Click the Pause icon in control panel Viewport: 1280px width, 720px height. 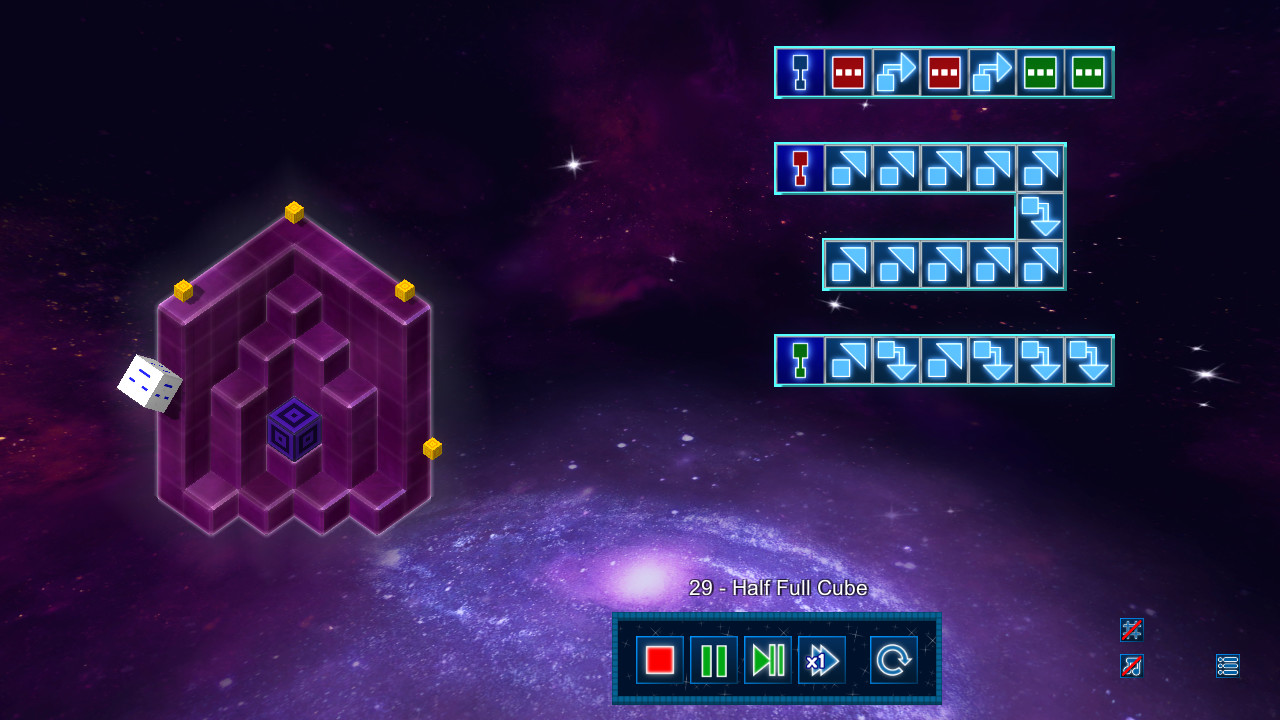(x=714, y=659)
